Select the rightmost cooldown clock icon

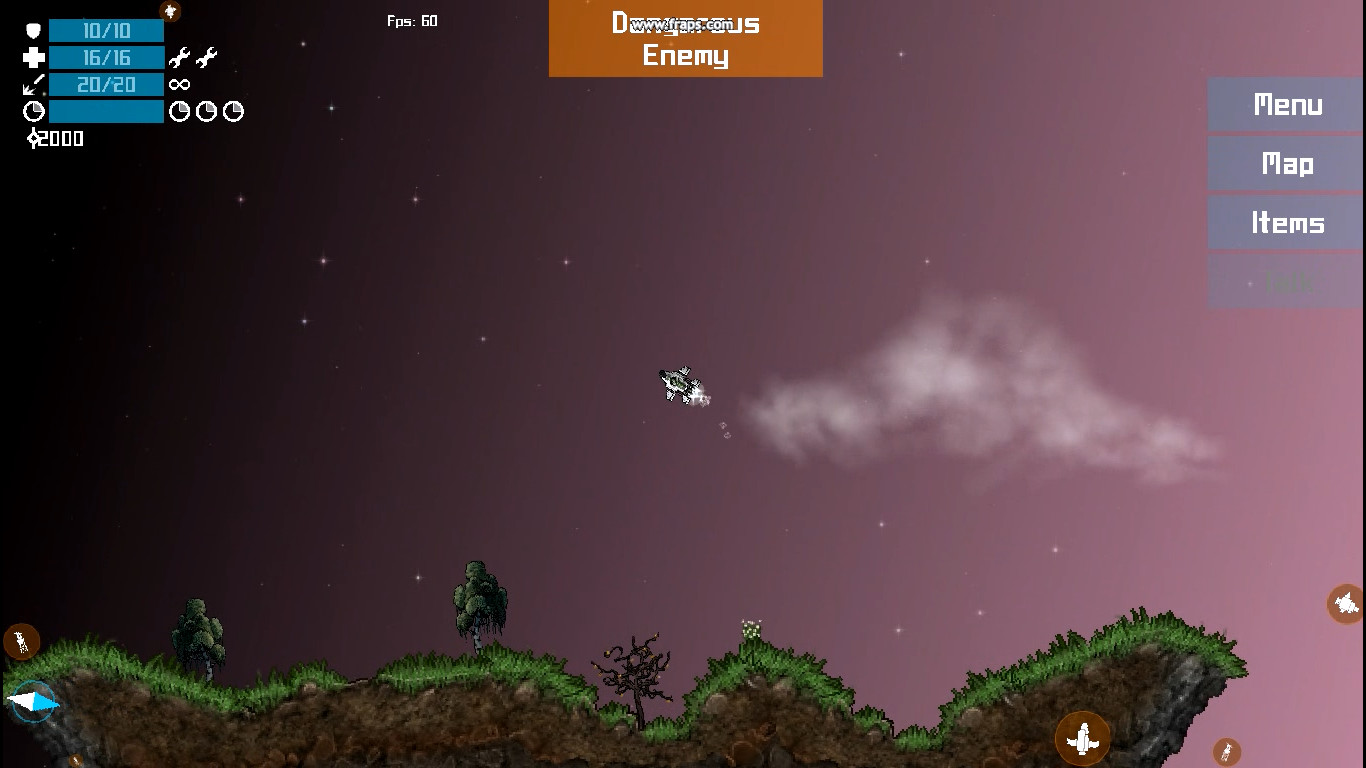(x=233, y=111)
